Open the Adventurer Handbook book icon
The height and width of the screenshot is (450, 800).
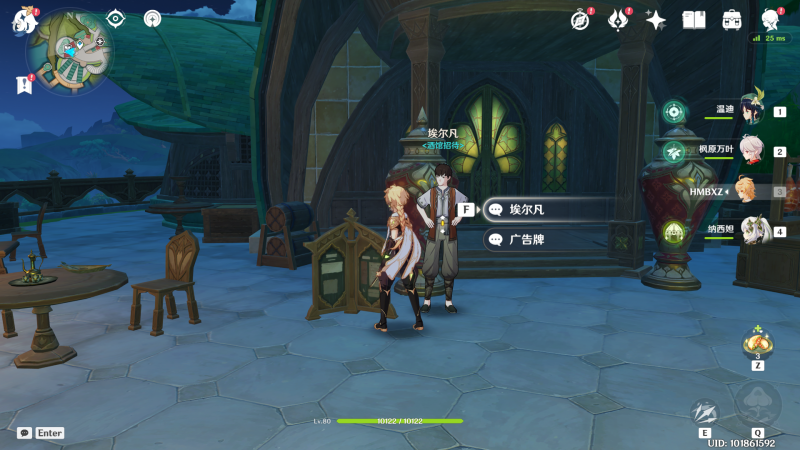pyautogui.click(x=694, y=20)
